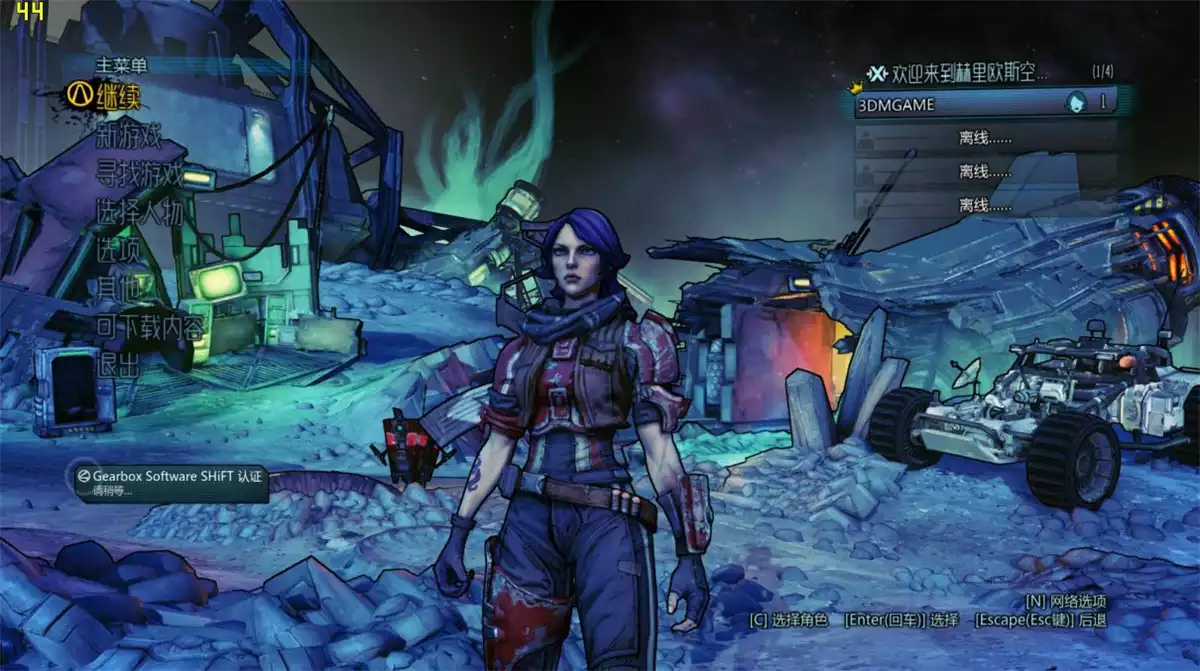Open 可下载内容 downloadable content
The image size is (1200, 671).
(150, 326)
